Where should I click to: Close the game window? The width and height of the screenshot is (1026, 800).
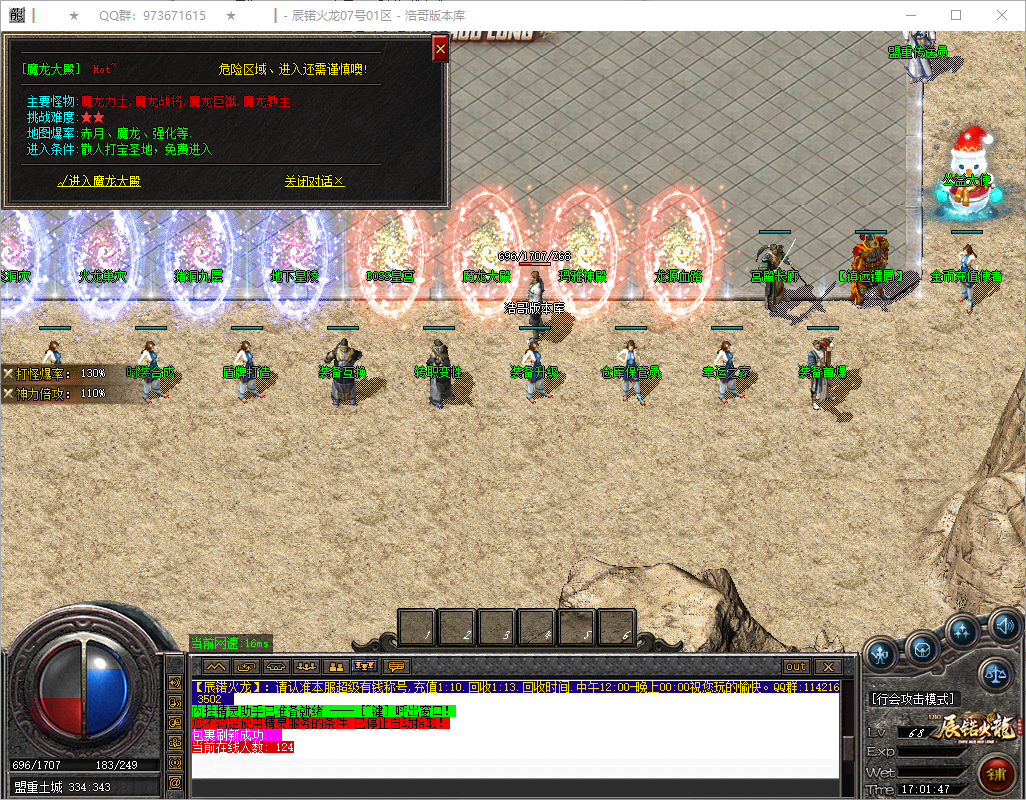tap(1001, 15)
